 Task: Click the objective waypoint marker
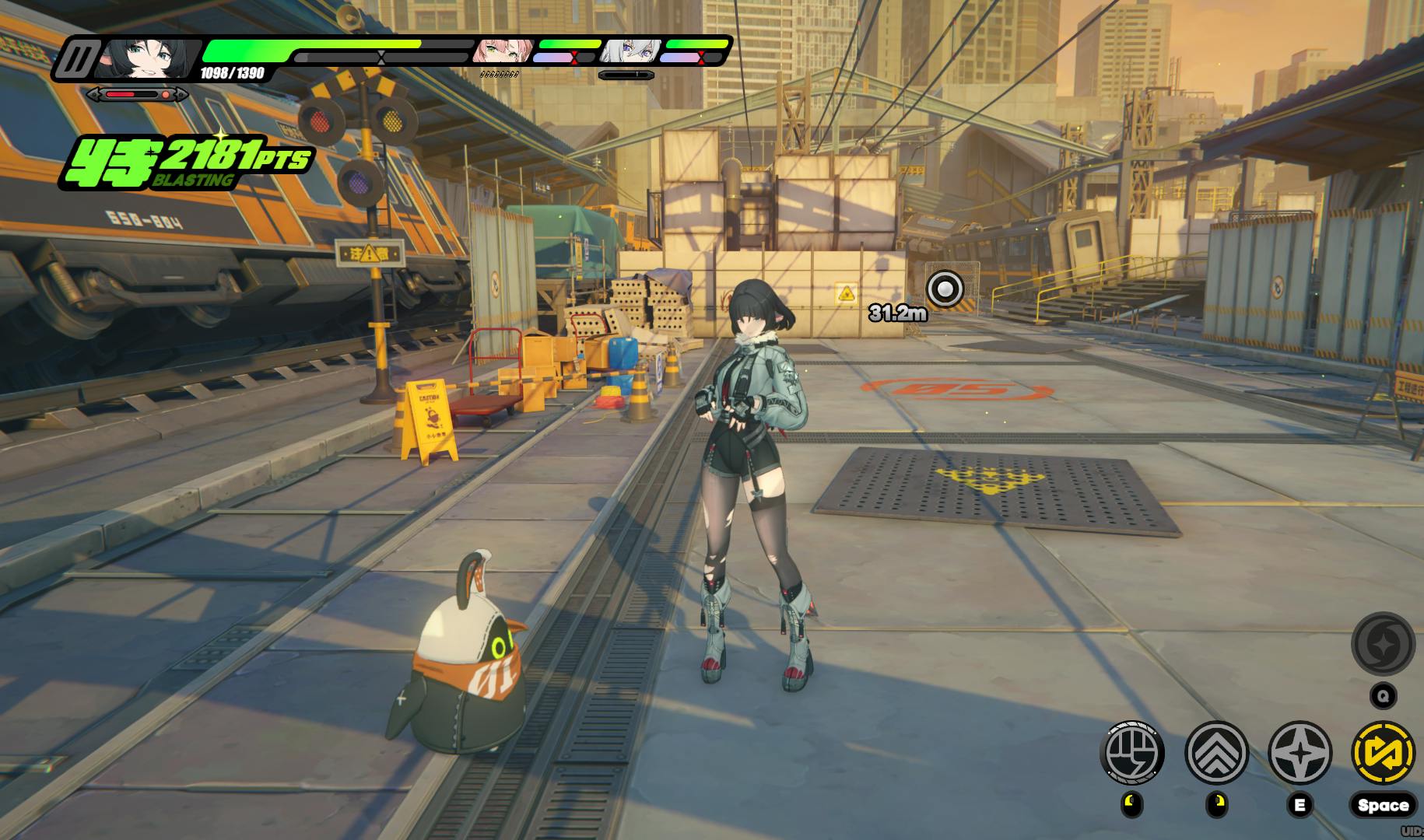click(x=945, y=289)
